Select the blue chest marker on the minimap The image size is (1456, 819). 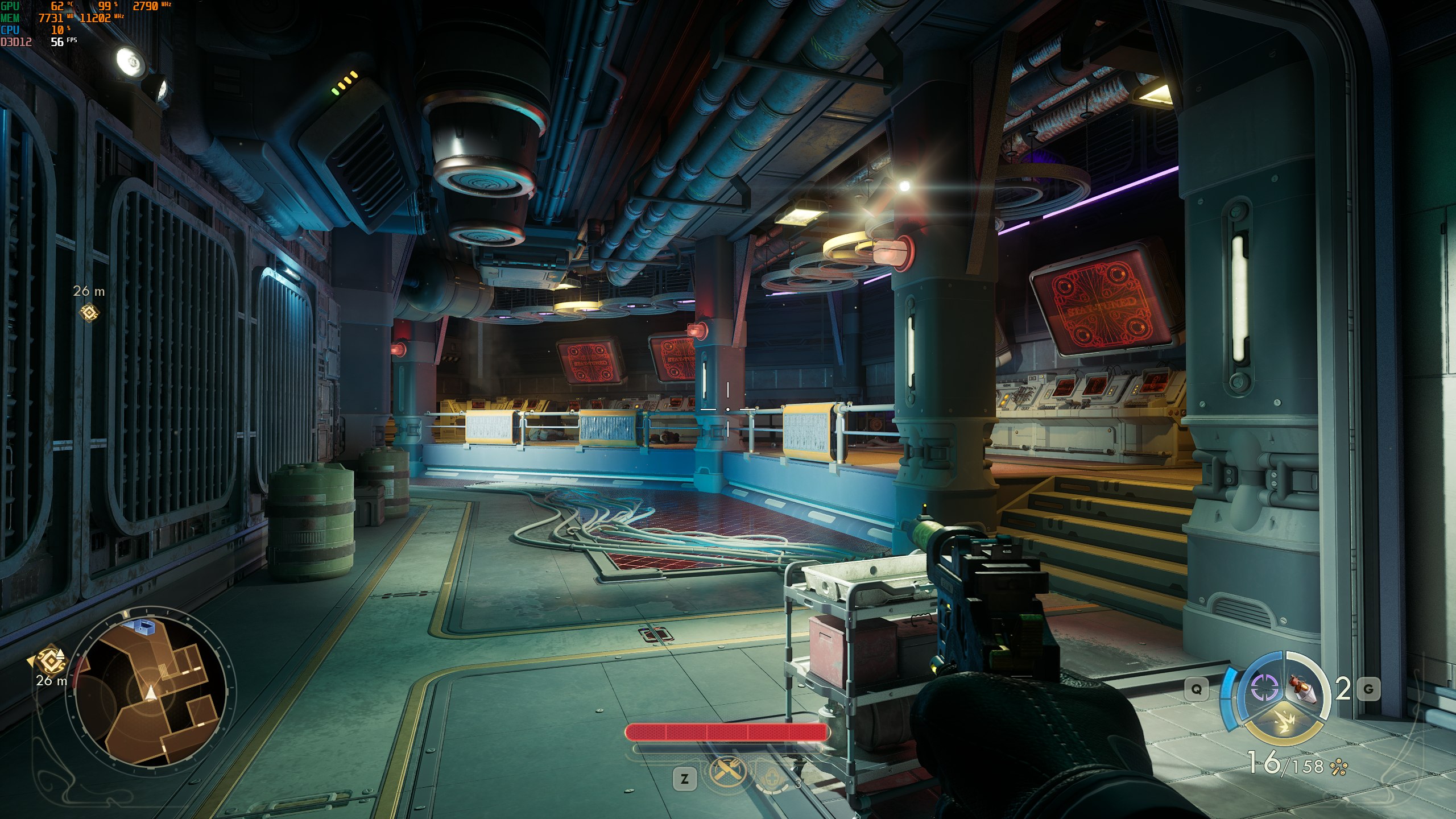141,627
